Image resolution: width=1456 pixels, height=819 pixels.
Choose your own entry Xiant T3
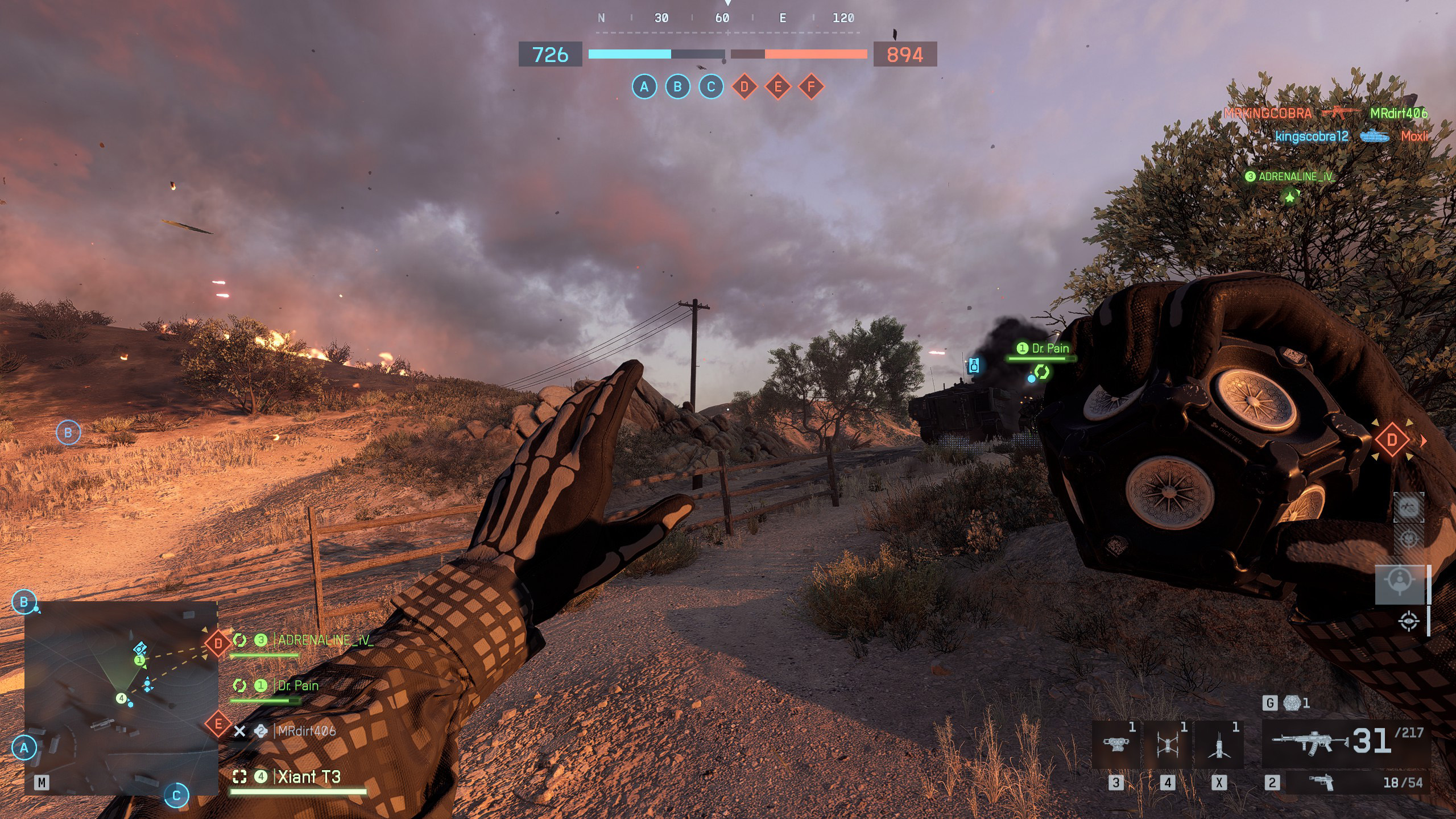309,777
